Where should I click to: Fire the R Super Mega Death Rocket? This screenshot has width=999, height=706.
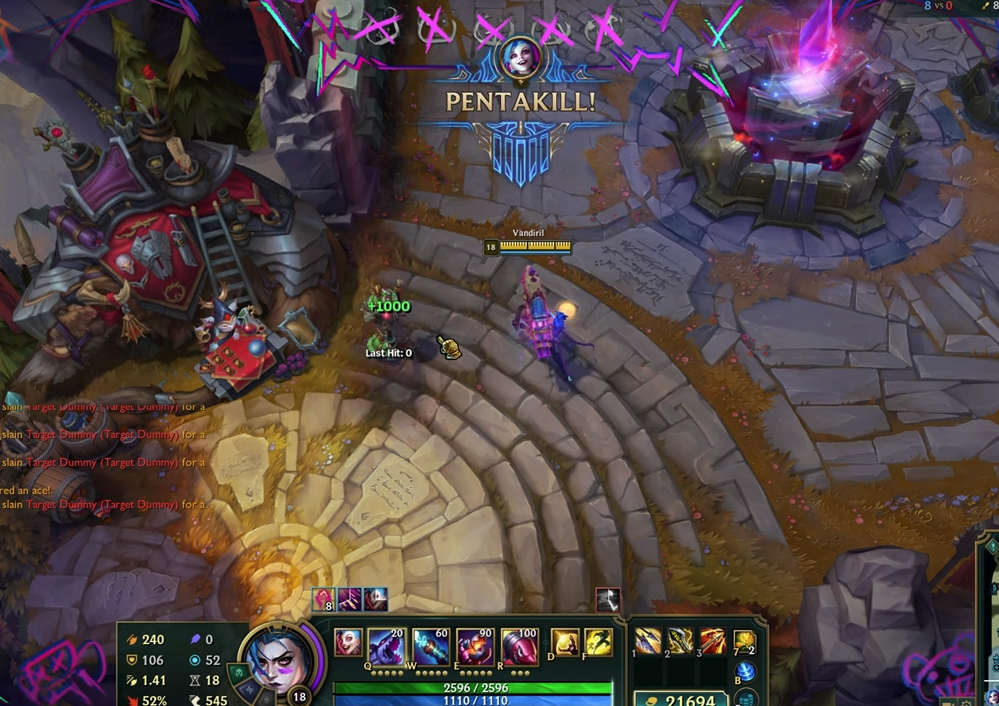tap(519, 645)
